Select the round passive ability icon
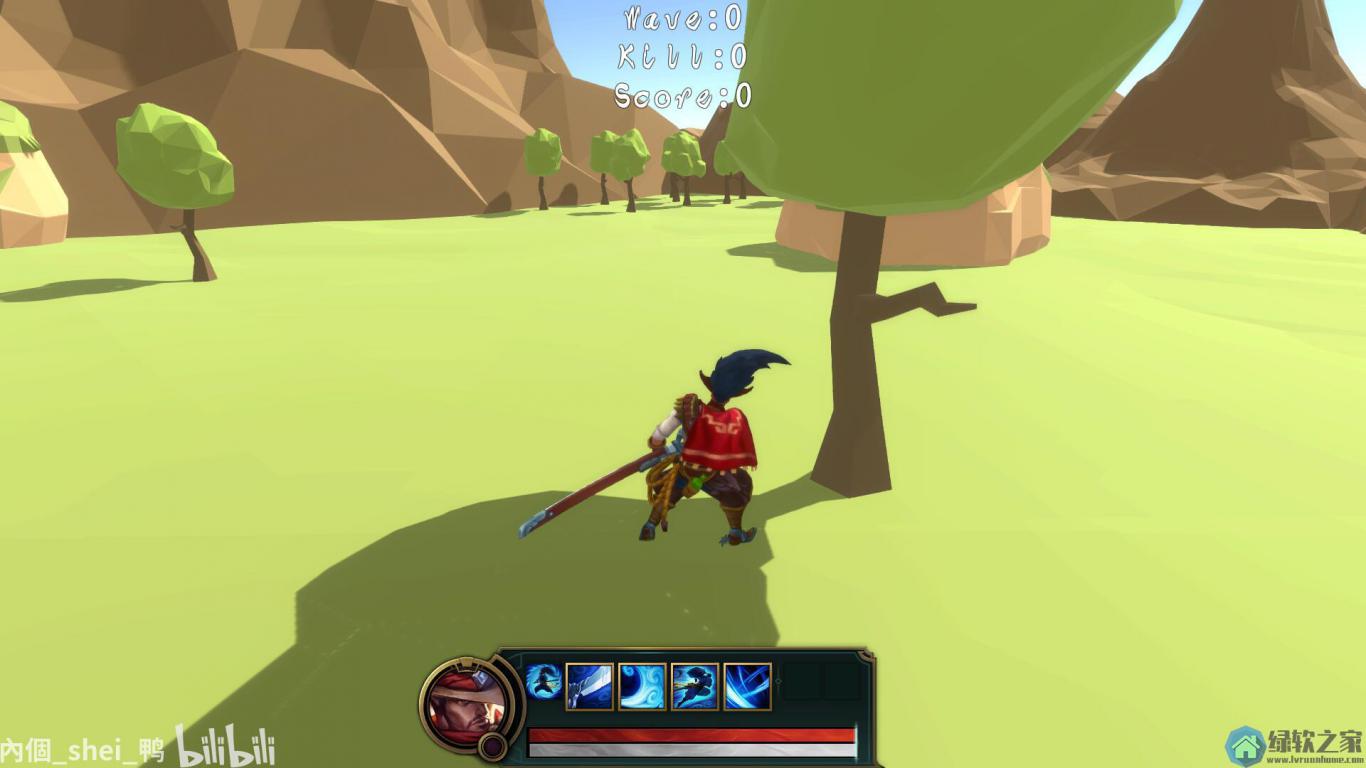The height and width of the screenshot is (768, 1366). (543, 681)
